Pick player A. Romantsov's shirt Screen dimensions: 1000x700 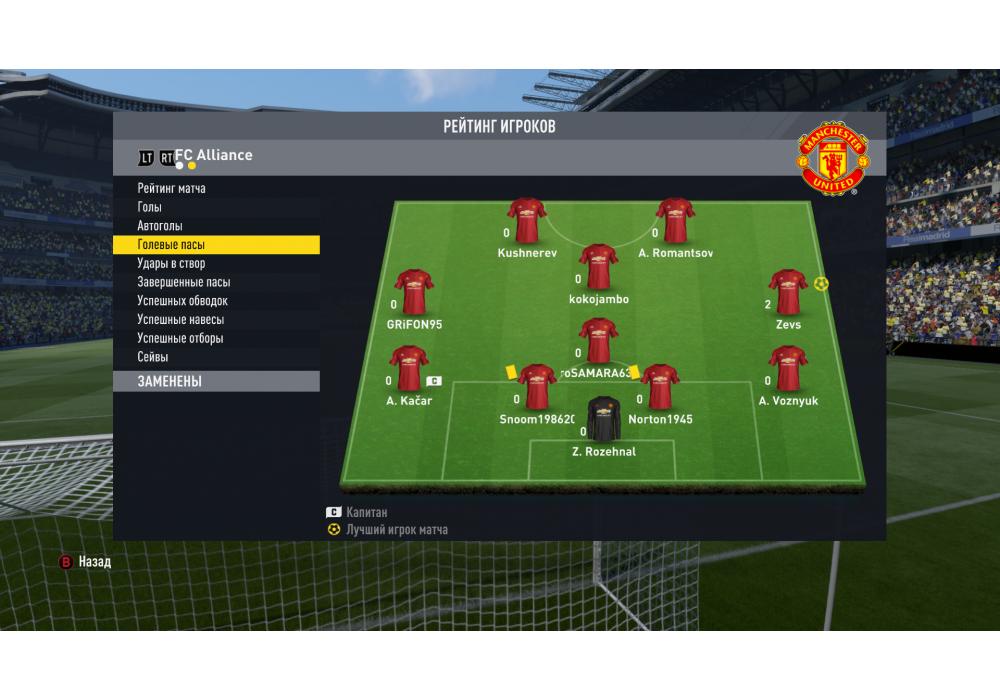pyautogui.click(x=675, y=220)
